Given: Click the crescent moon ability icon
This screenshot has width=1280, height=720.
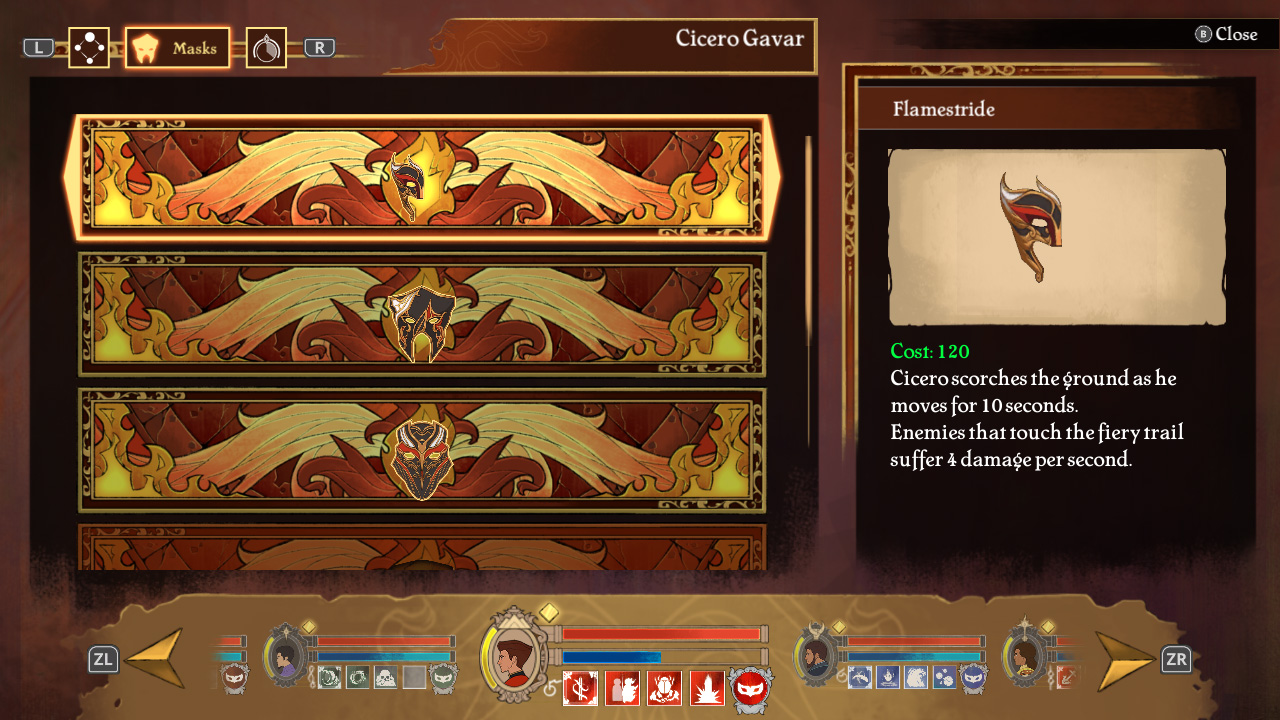Looking at the screenshot, I should 330,677.
